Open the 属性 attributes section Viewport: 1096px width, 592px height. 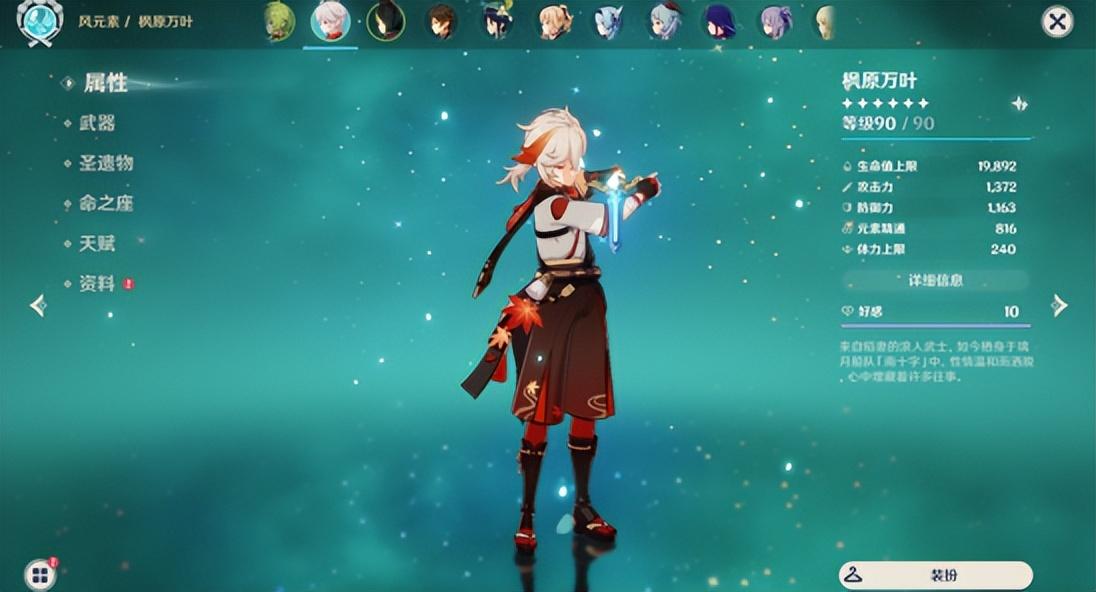pos(105,83)
